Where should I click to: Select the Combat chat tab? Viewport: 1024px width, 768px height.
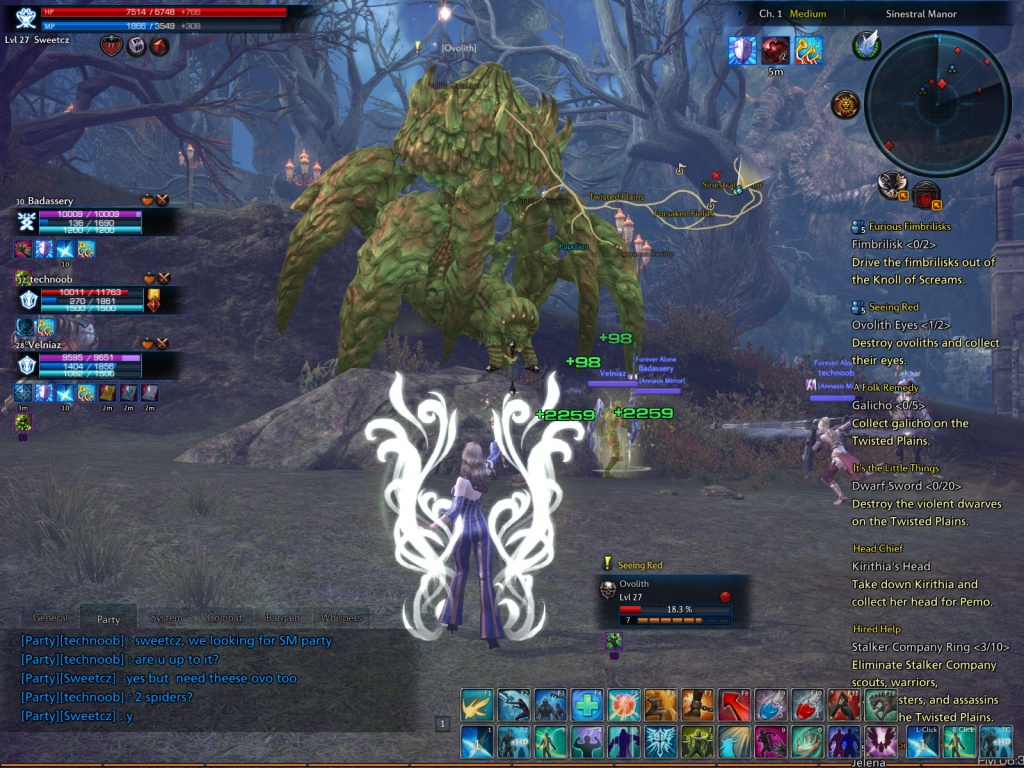[224, 618]
